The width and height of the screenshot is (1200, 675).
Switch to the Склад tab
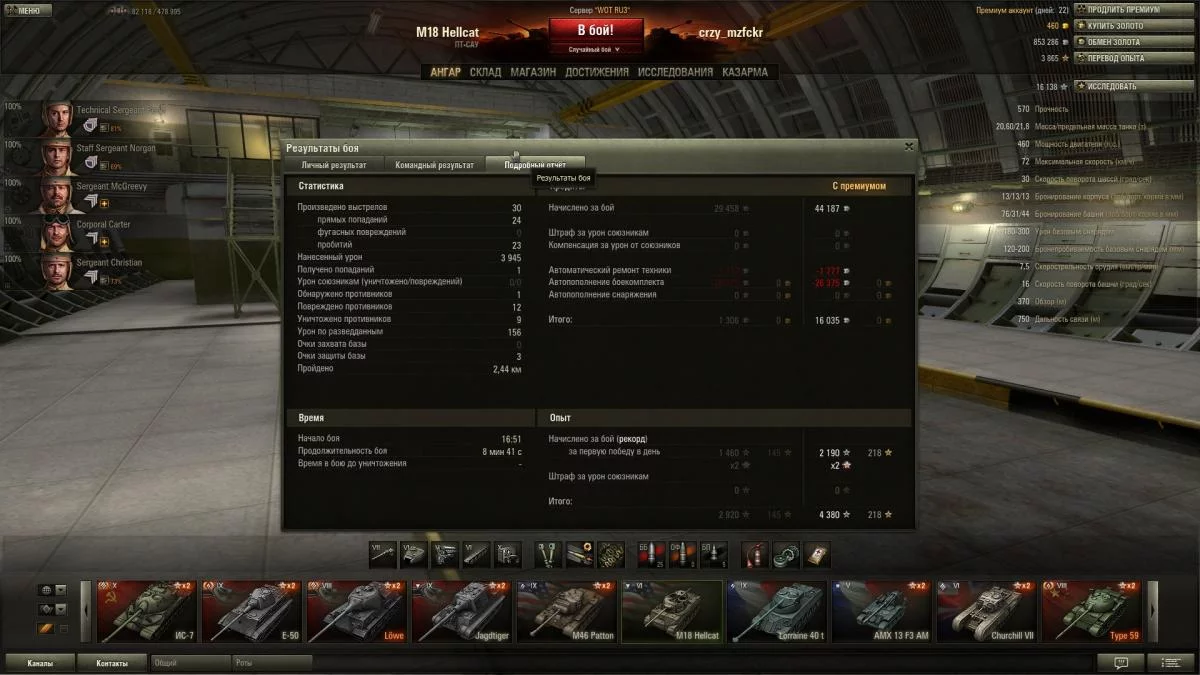pos(485,72)
